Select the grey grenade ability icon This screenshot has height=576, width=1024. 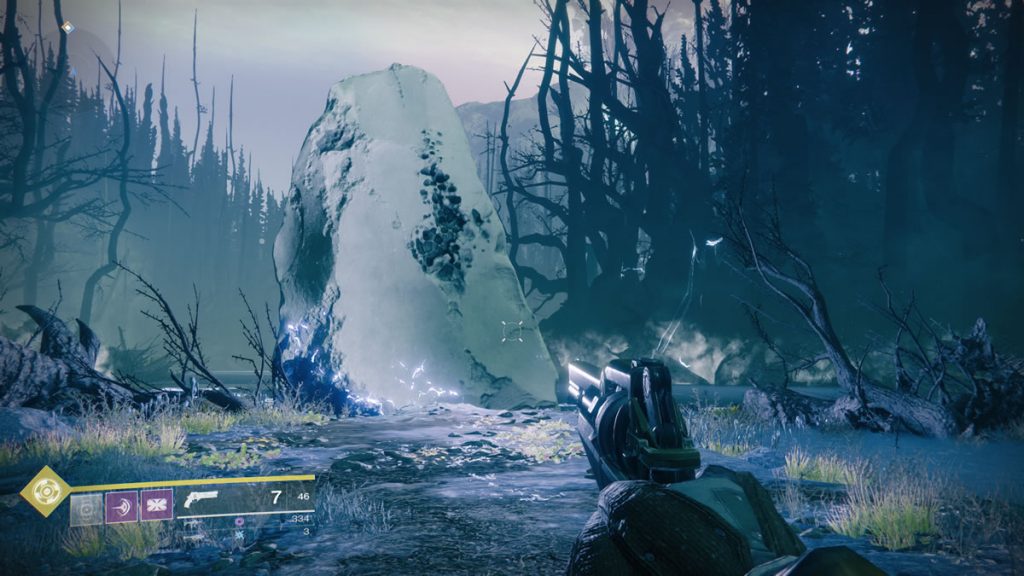87,507
